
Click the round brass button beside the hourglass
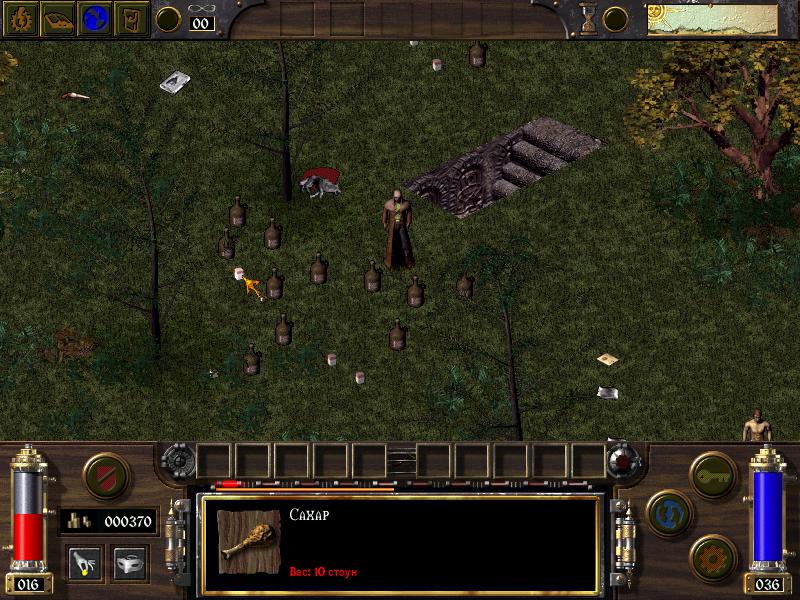[616, 18]
